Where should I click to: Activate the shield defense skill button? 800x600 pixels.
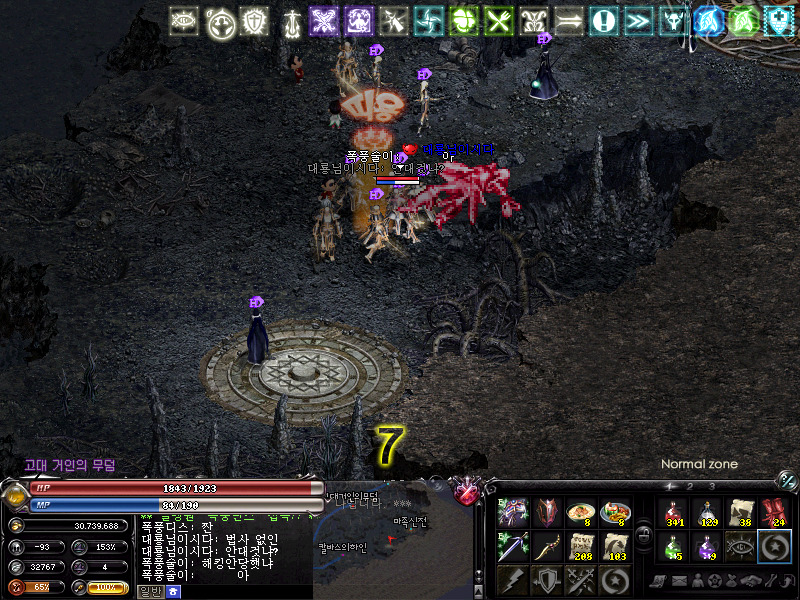pos(547,579)
